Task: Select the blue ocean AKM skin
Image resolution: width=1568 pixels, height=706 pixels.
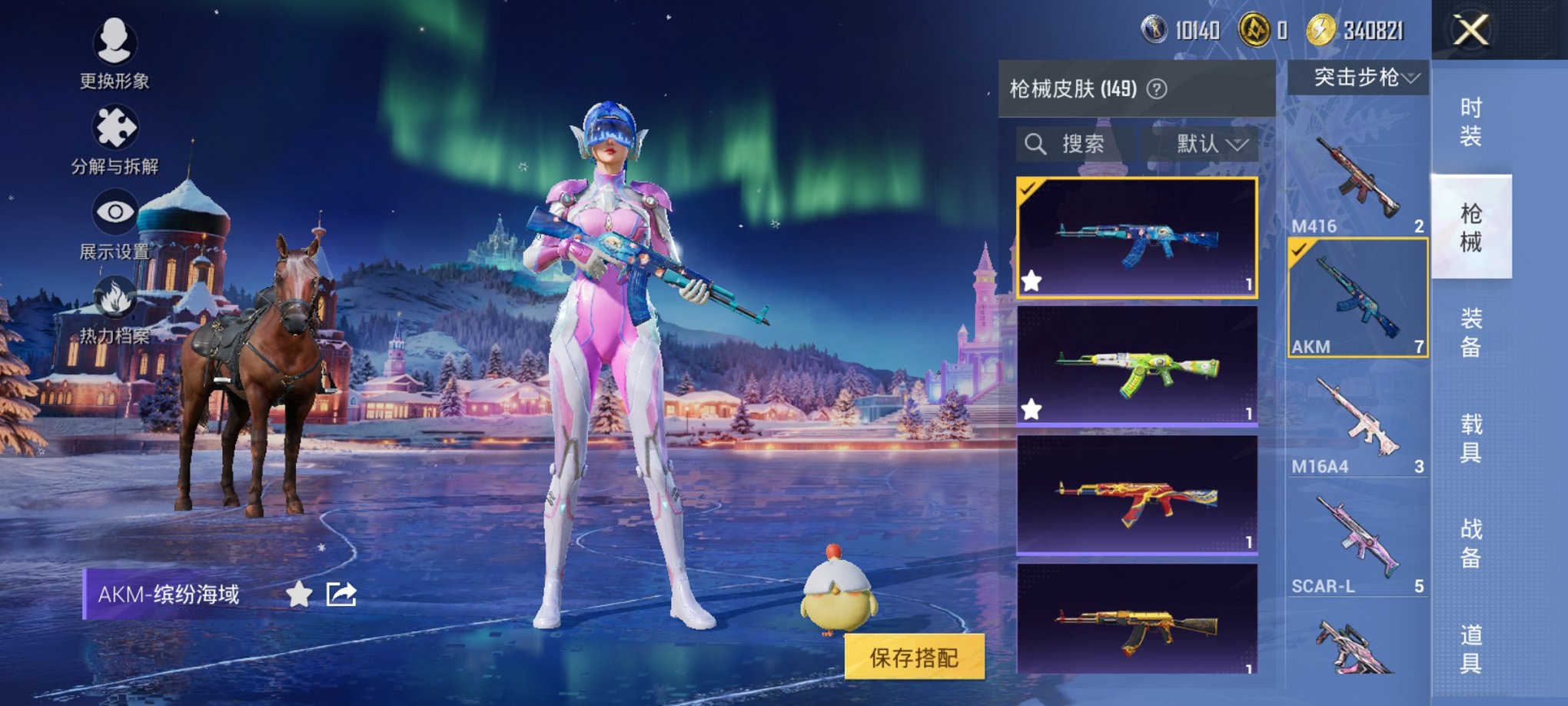Action: (x=1137, y=238)
